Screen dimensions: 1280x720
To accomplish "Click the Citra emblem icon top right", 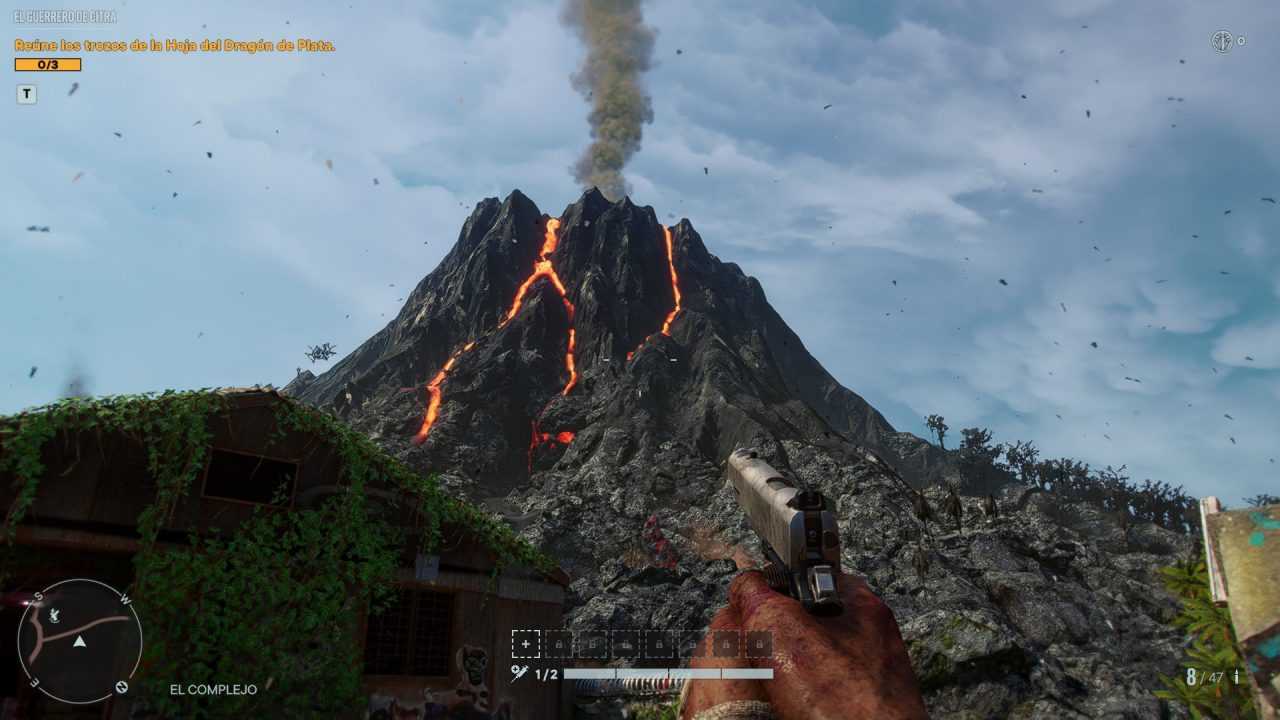I will click(1221, 40).
